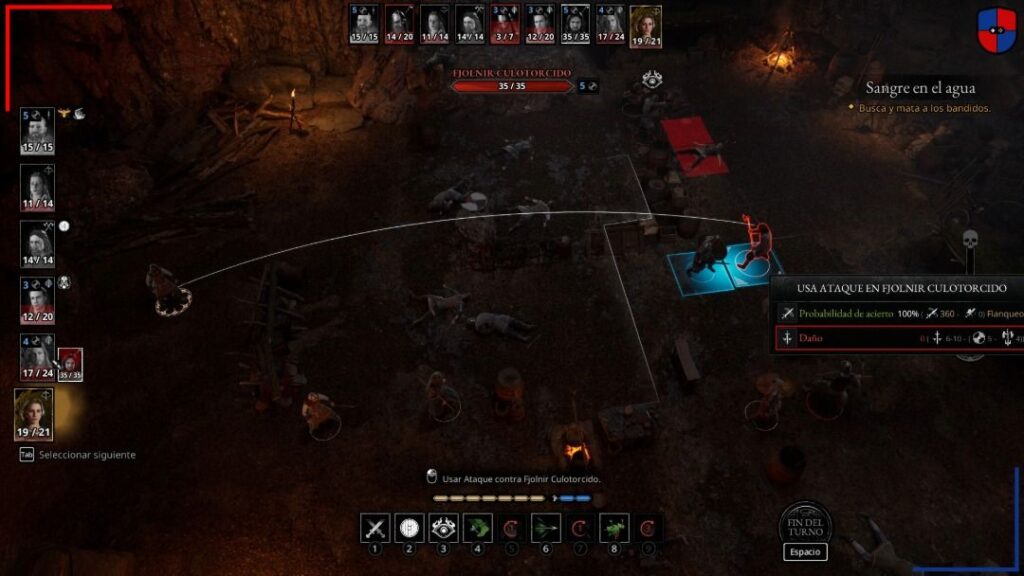
Task: Select the left-side party portrait with 17/24 health
Action: pyautogui.click(x=37, y=356)
